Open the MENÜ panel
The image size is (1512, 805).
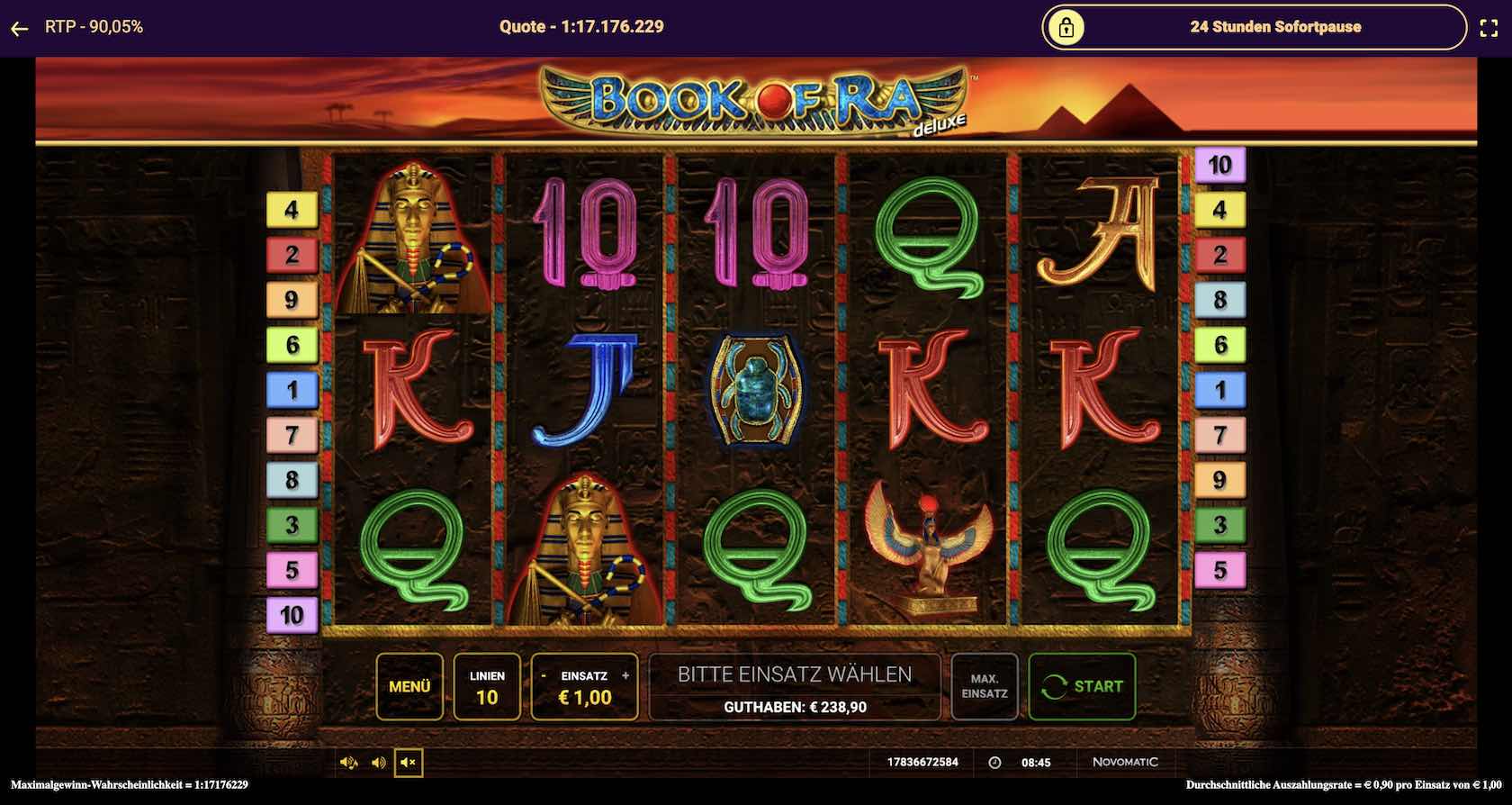point(409,687)
